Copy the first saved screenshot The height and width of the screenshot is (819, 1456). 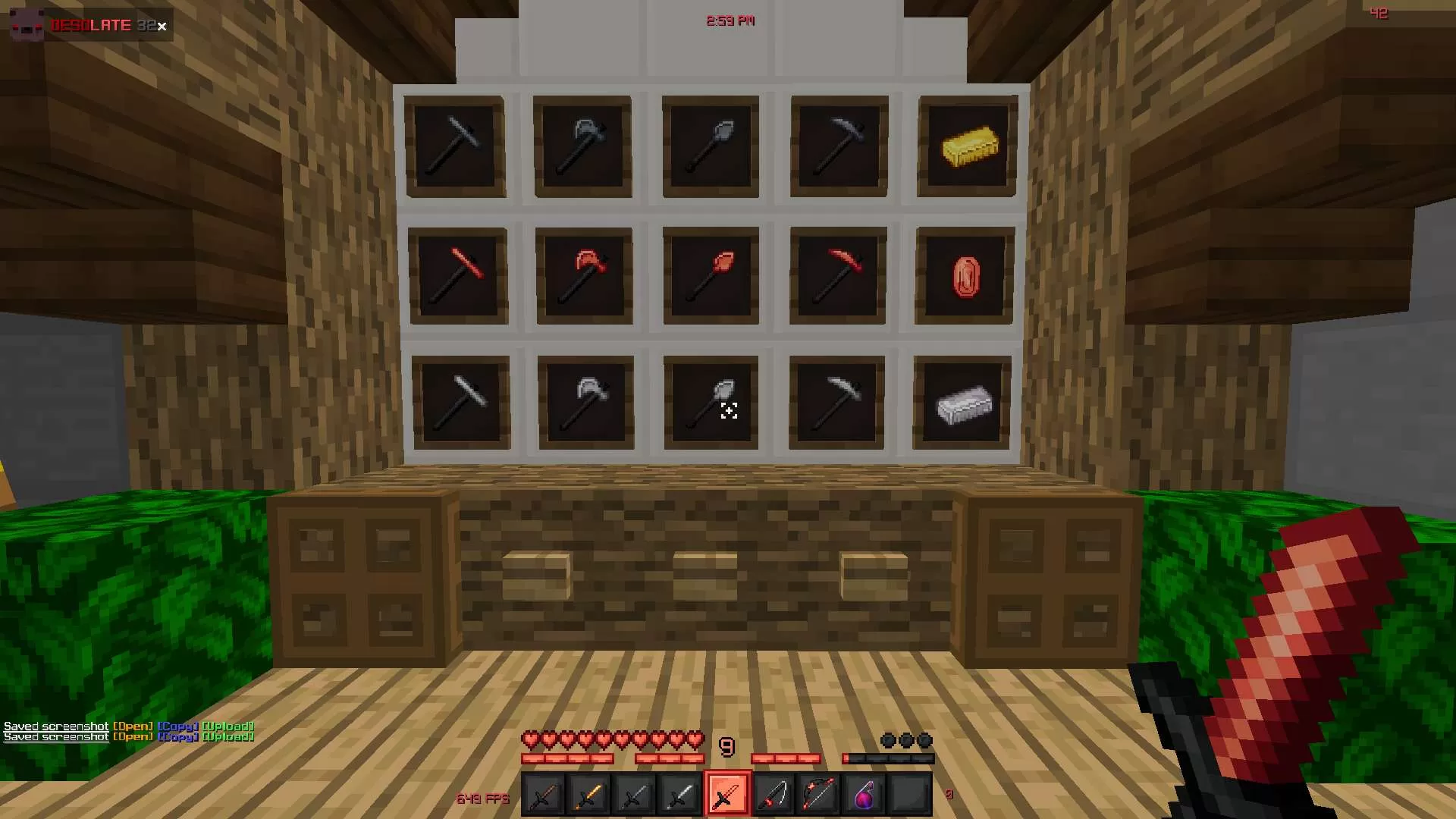point(178,726)
